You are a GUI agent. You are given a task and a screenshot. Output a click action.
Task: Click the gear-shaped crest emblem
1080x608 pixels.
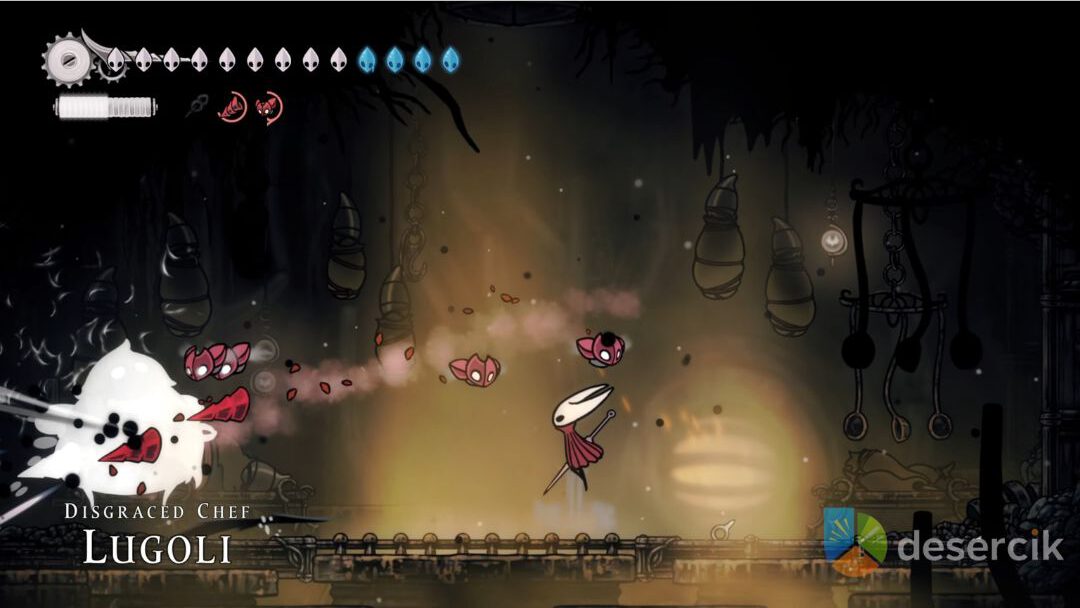pyautogui.click(x=66, y=59)
